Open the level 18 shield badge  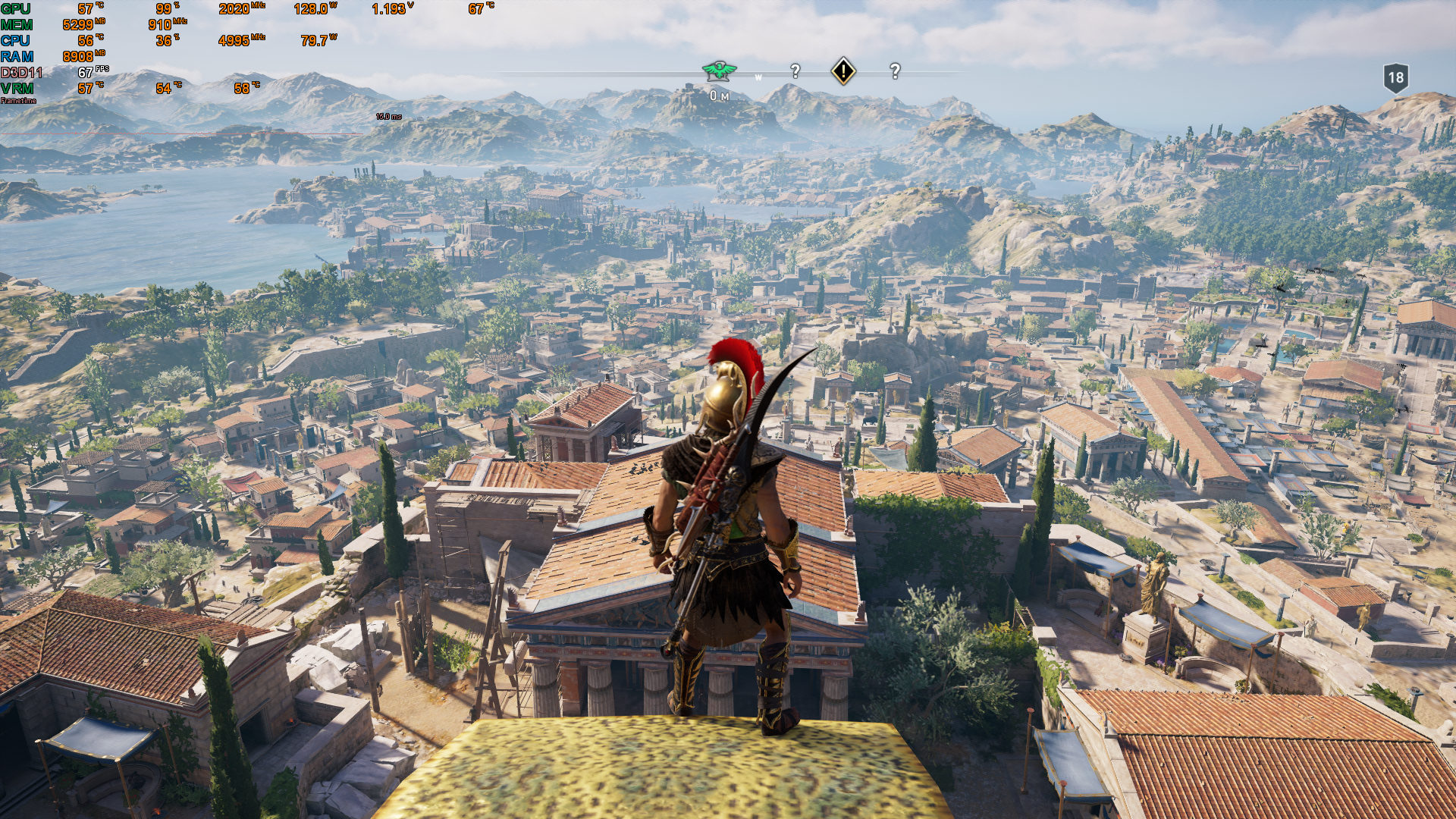[1395, 77]
